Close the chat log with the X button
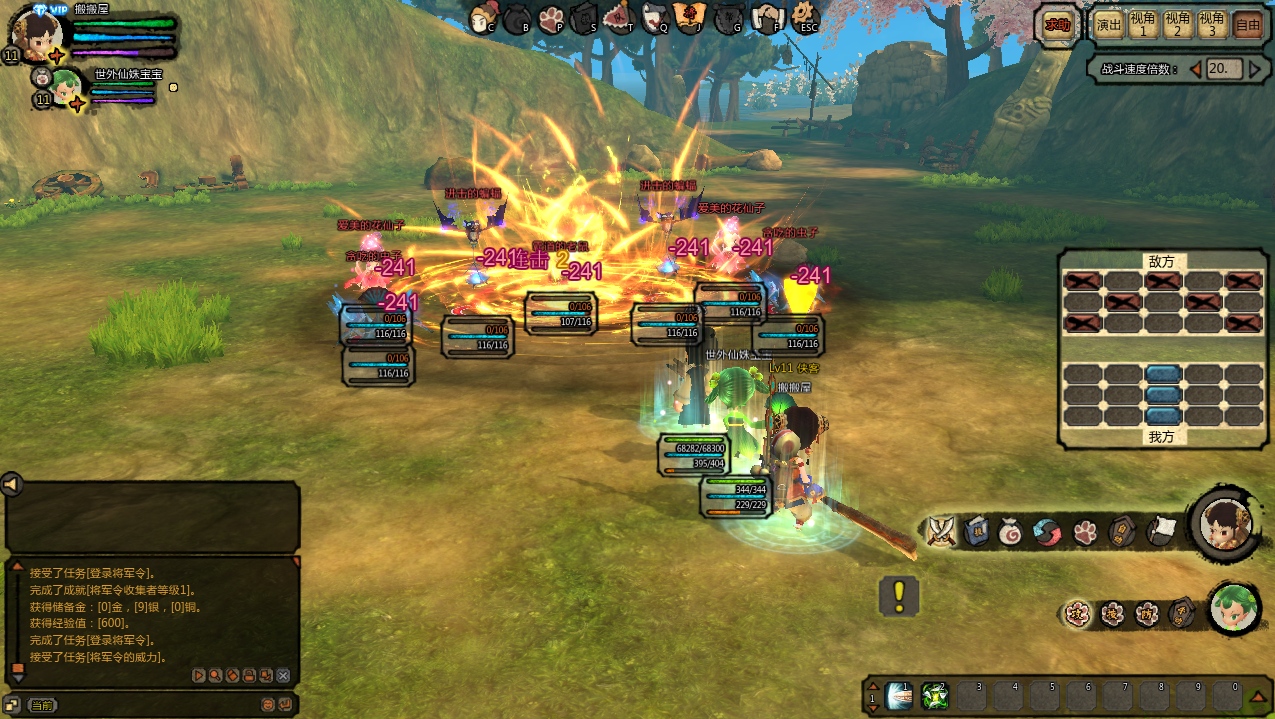This screenshot has height=719, width=1275. coord(283,676)
